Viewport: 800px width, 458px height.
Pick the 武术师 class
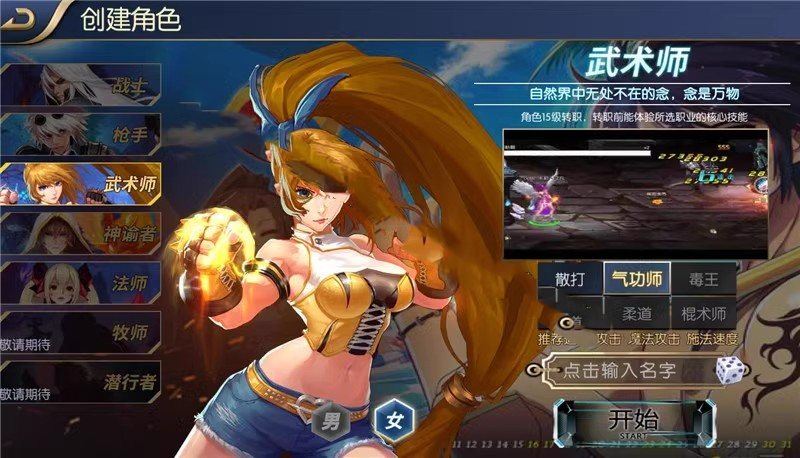click(x=80, y=185)
